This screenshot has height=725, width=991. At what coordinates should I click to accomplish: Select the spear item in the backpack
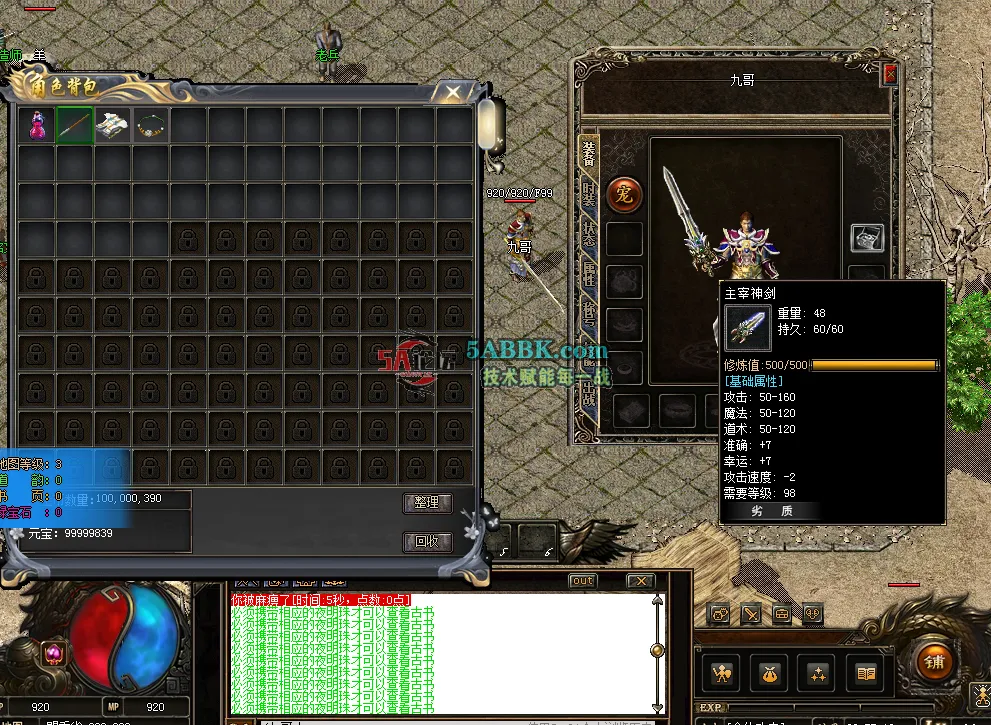75,126
